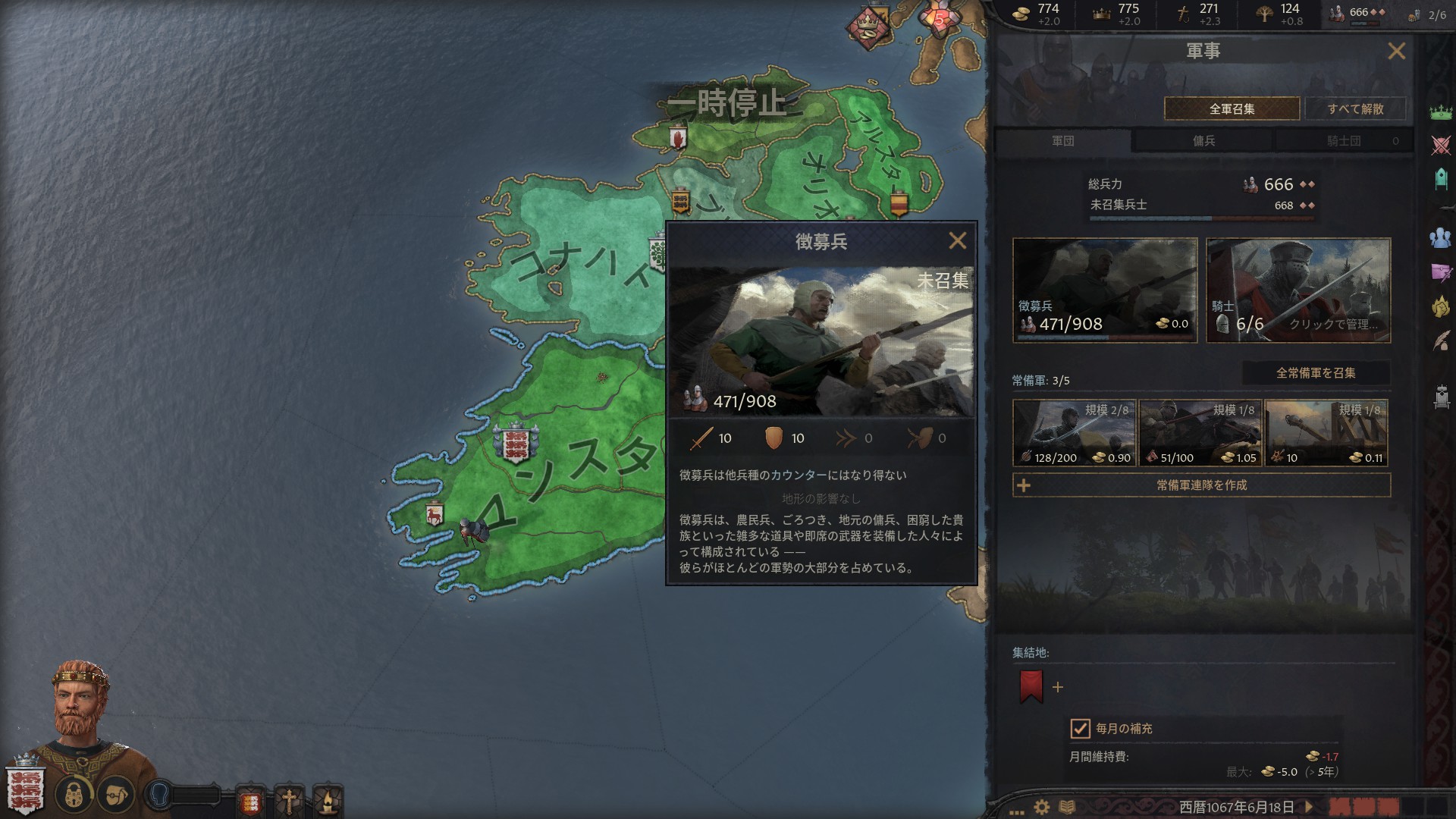Viewport: 1456px width, 819px height.
Task: Open the character finder head-silhouette icon
Action: pos(158,793)
